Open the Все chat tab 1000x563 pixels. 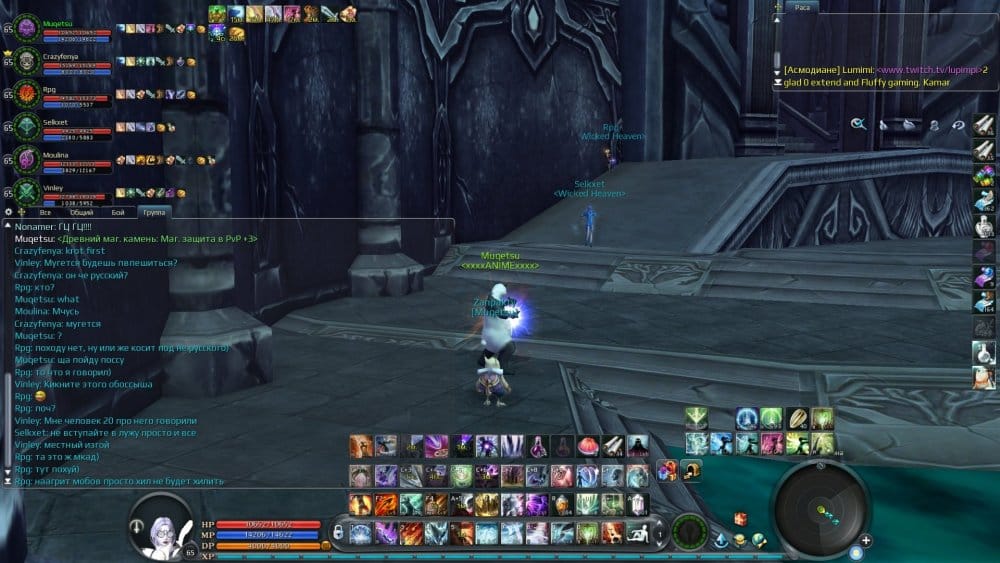[45, 213]
